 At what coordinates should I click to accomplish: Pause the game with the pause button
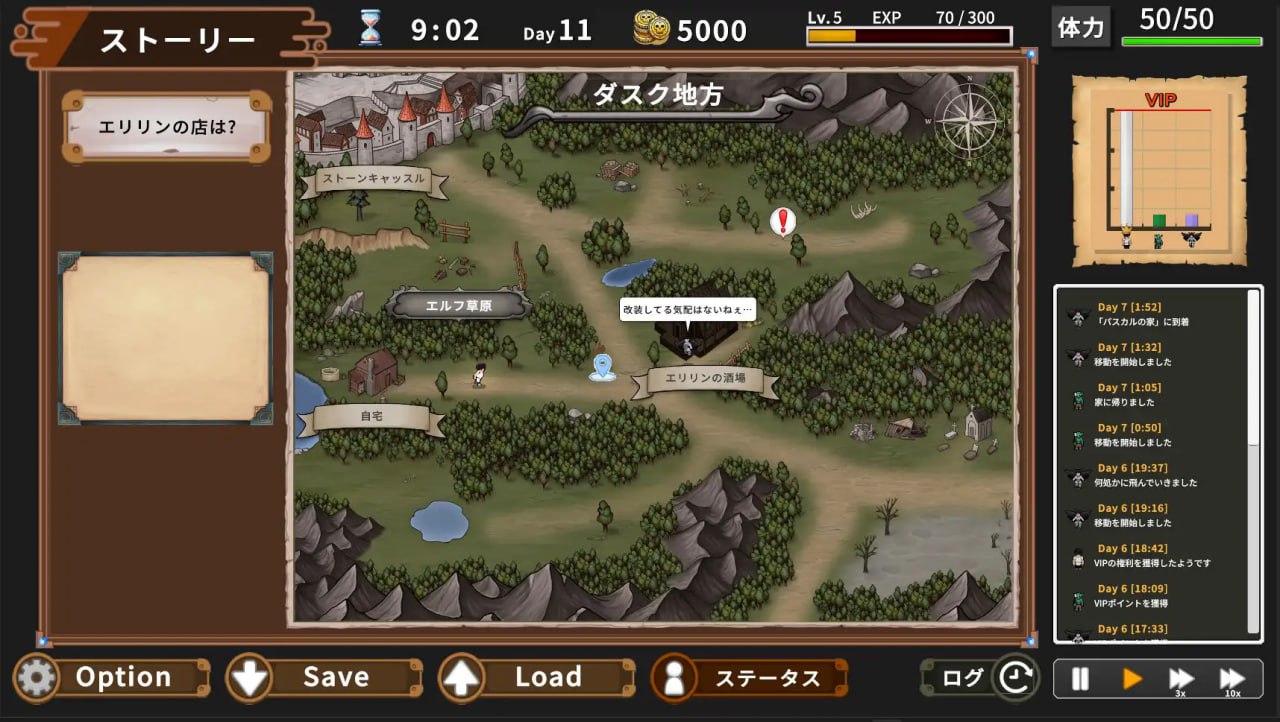pyautogui.click(x=1079, y=677)
